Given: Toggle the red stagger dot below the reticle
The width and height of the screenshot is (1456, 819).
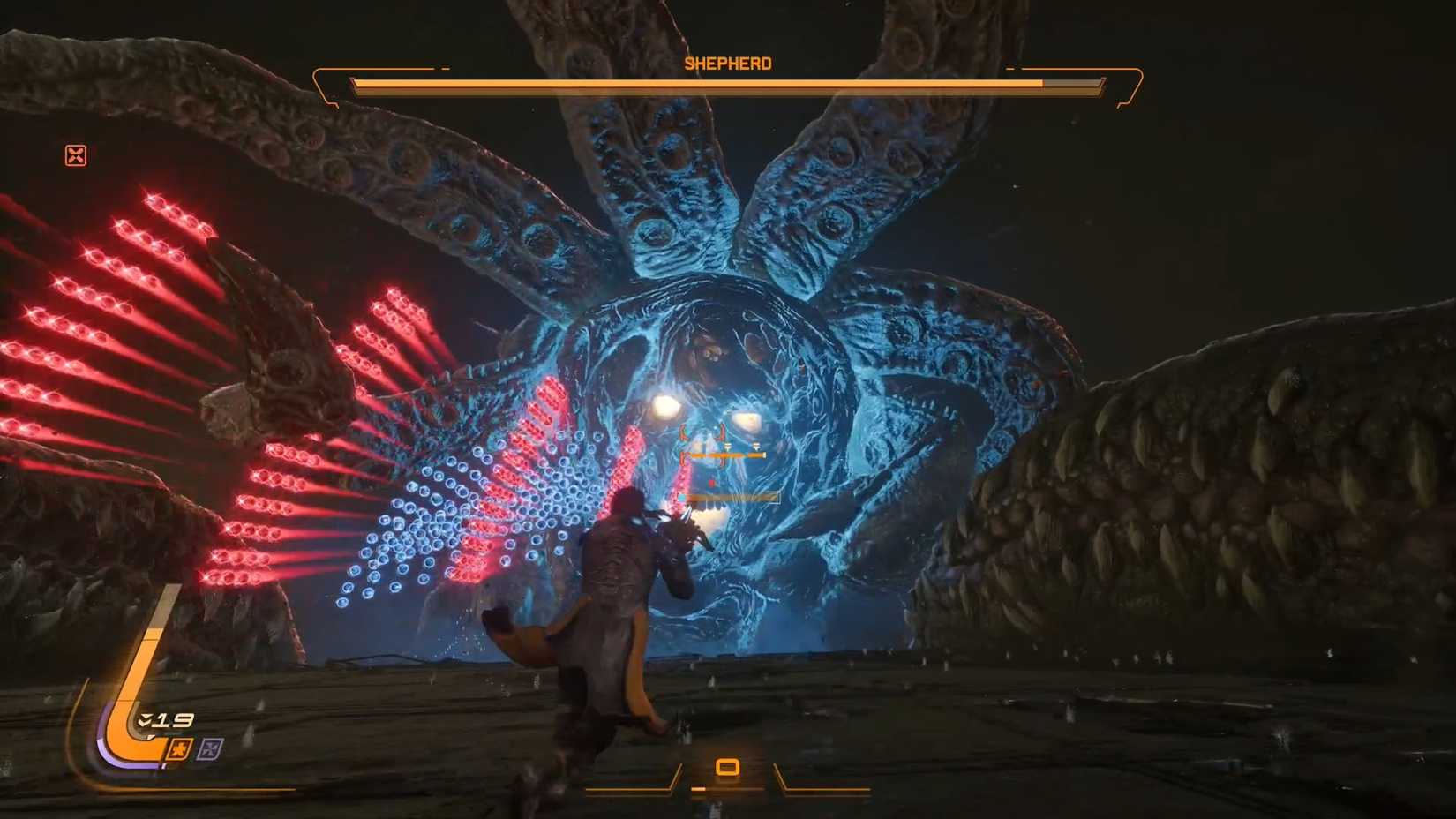Looking at the screenshot, I should (x=711, y=483).
